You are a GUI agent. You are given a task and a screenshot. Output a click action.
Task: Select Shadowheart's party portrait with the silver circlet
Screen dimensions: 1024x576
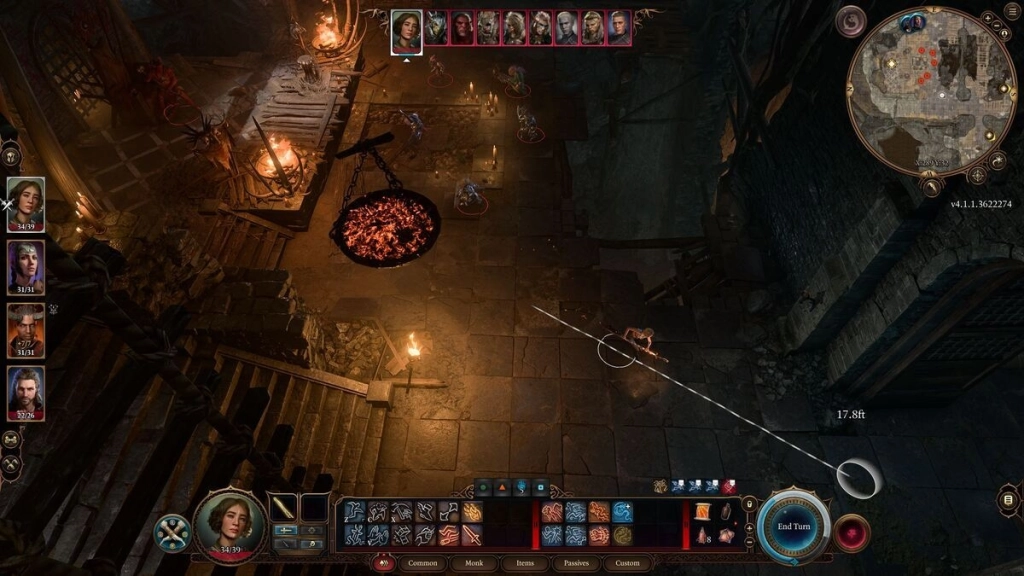26,267
